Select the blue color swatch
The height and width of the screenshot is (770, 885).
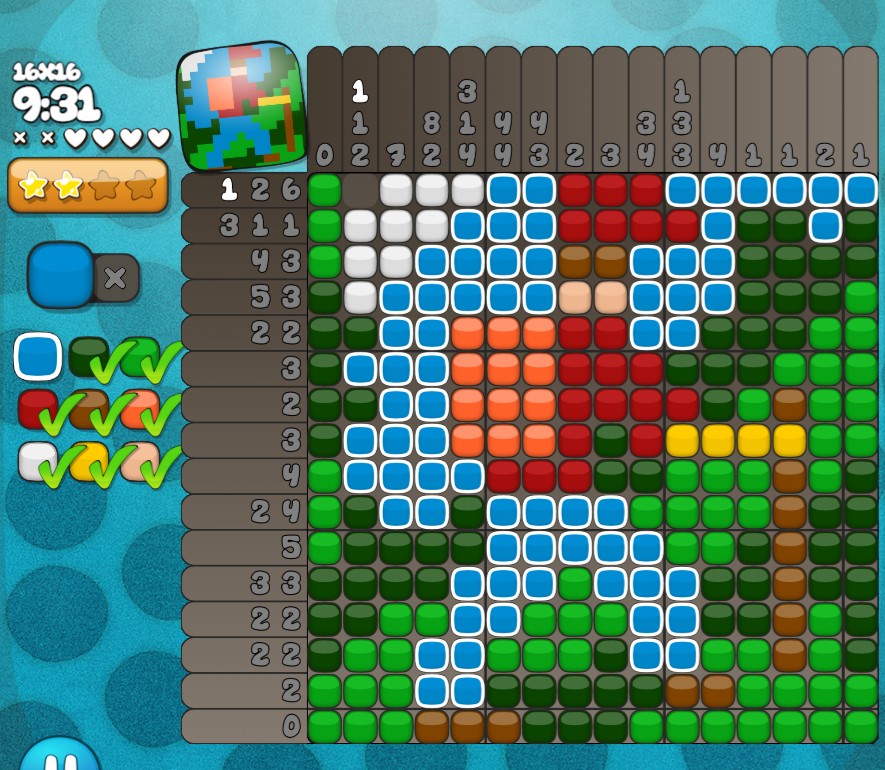(x=38, y=356)
